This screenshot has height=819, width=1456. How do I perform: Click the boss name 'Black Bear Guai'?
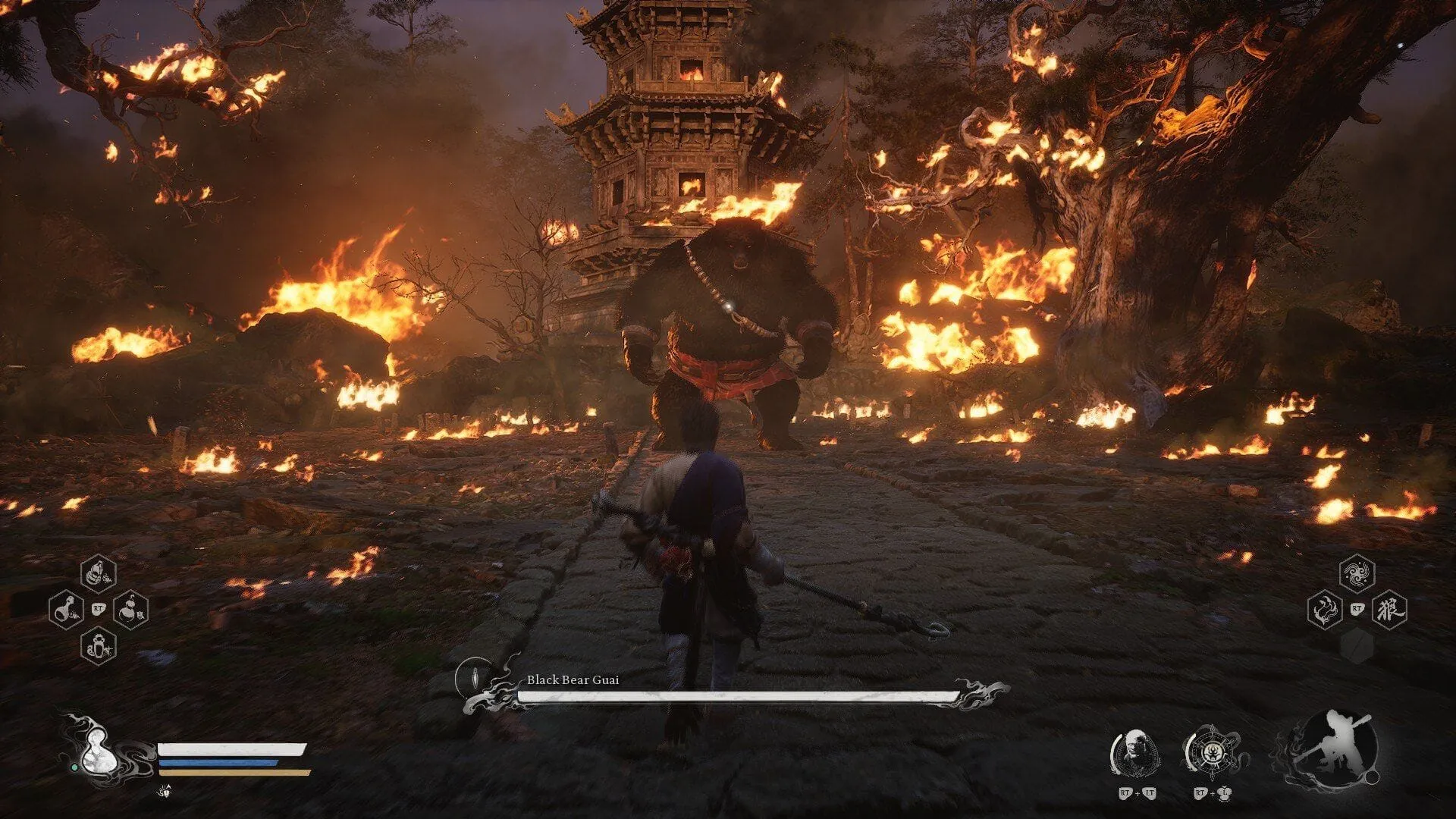tap(573, 681)
